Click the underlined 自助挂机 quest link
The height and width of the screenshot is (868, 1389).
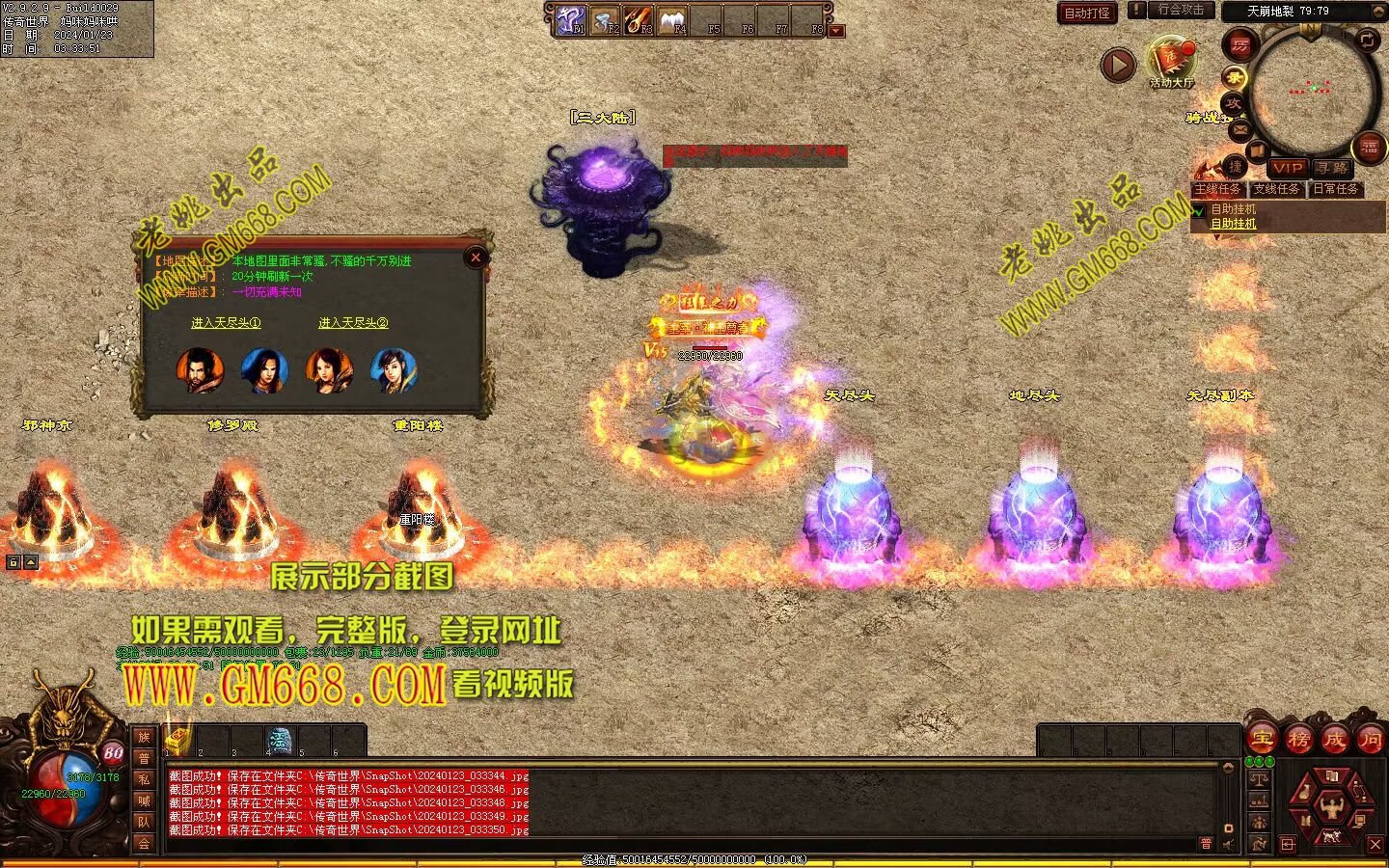1234,224
